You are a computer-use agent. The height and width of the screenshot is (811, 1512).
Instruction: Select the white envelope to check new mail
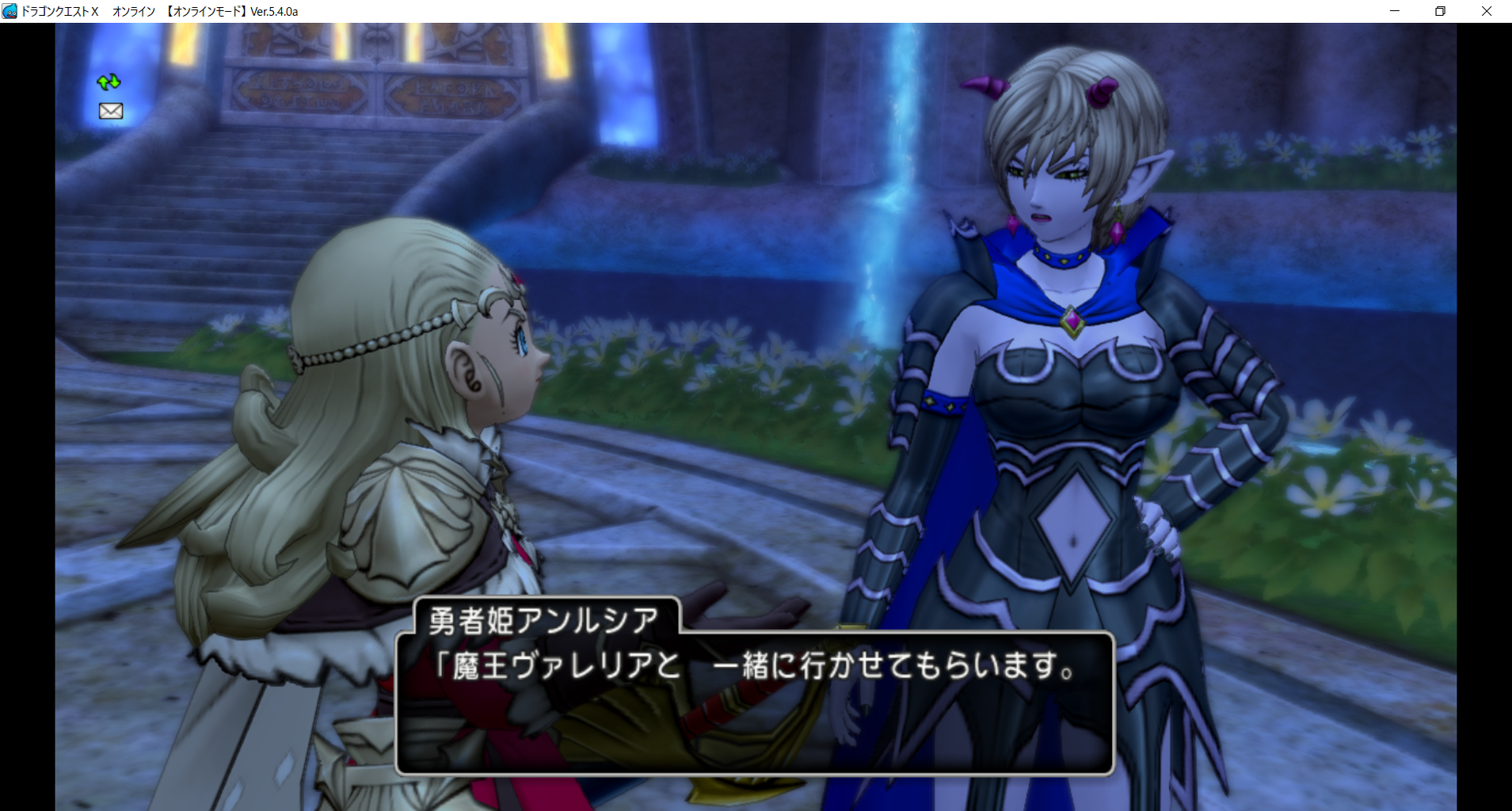(x=109, y=111)
